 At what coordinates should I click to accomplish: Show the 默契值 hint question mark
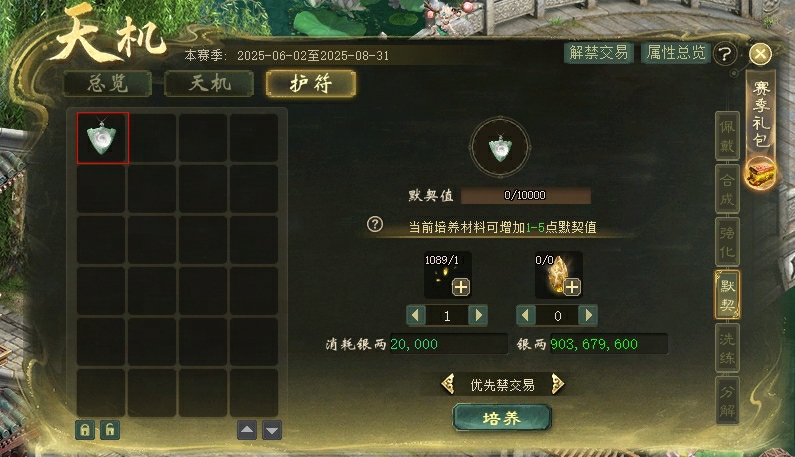[x=375, y=224]
